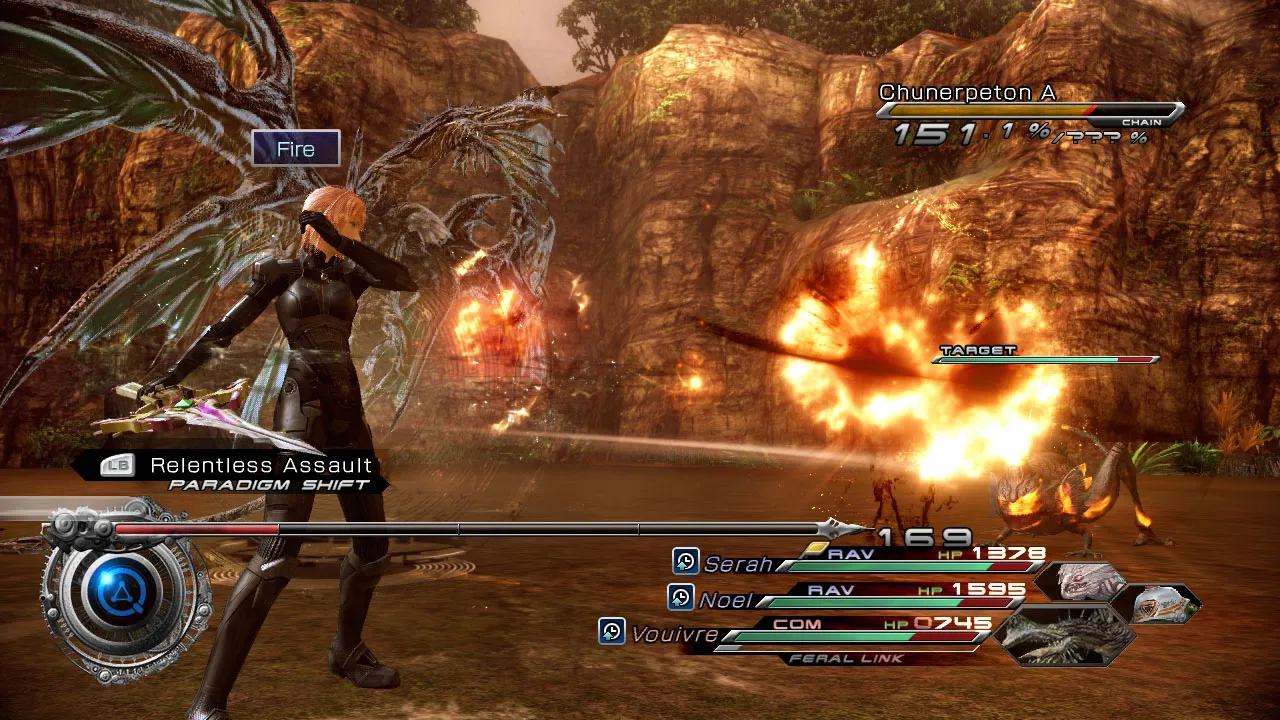Choose the Vouivre dragon monster portrait
This screenshot has width=1280, height=720.
1066,634
